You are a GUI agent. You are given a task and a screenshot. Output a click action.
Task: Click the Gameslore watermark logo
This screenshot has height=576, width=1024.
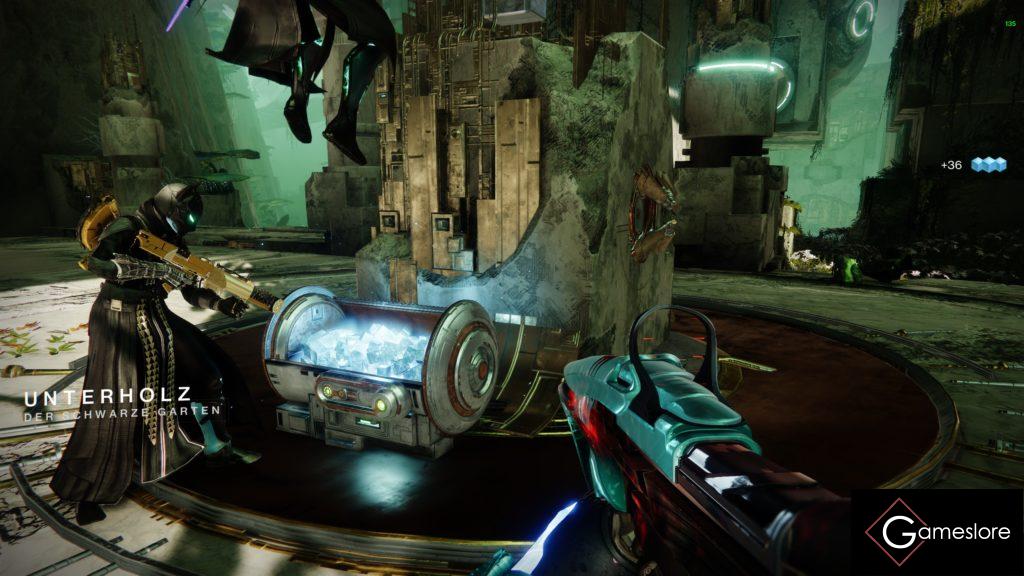pyautogui.click(x=937, y=532)
